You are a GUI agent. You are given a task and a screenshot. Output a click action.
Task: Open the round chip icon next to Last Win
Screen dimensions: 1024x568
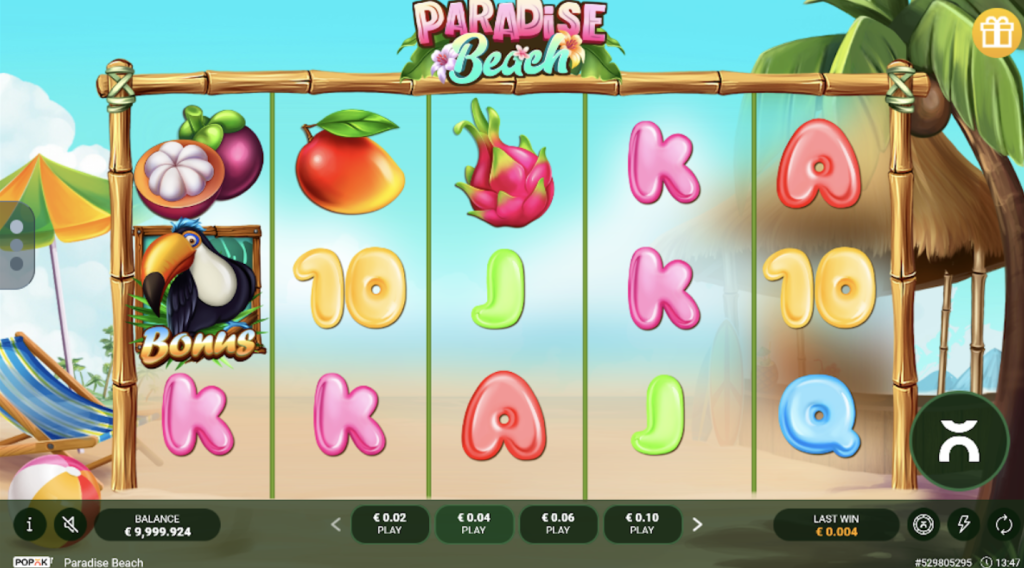(x=923, y=524)
